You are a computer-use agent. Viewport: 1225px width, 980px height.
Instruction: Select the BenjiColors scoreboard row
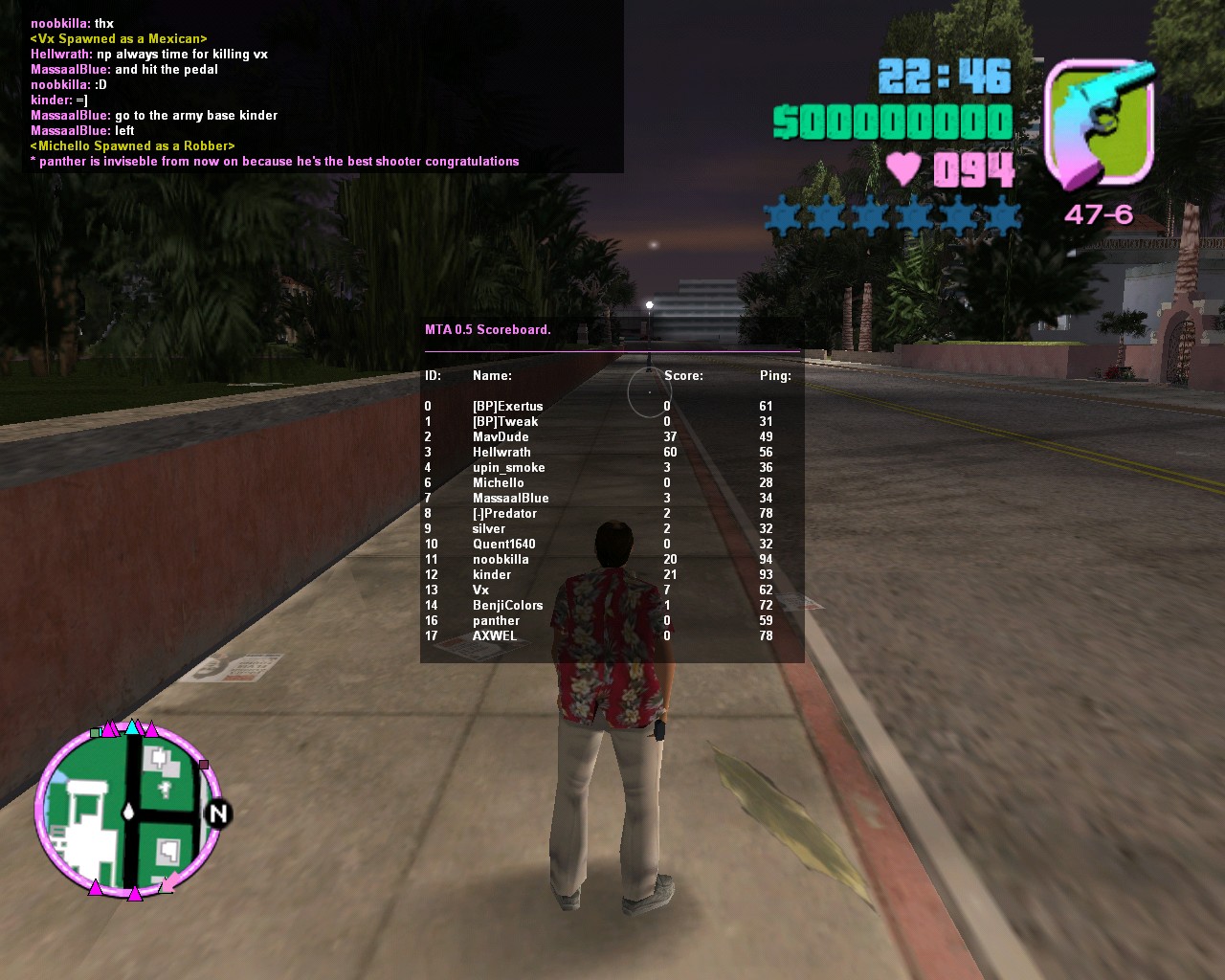[x=507, y=606]
